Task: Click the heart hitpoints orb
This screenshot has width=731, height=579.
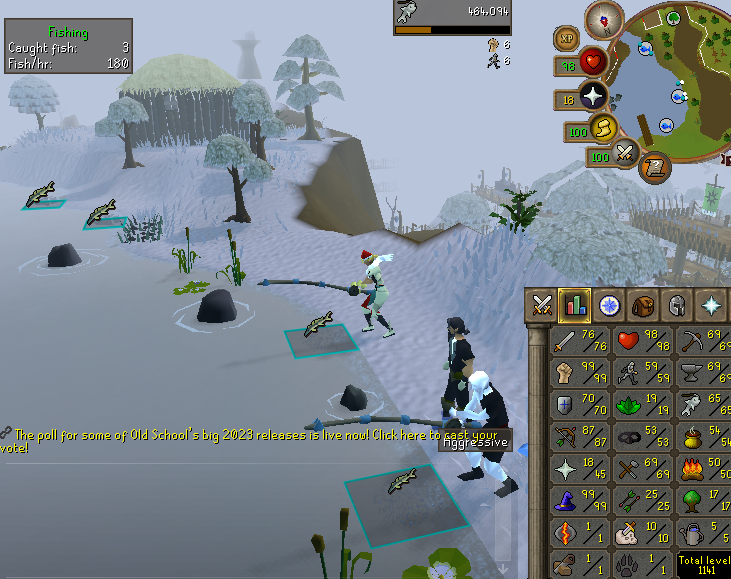Action: tap(594, 62)
